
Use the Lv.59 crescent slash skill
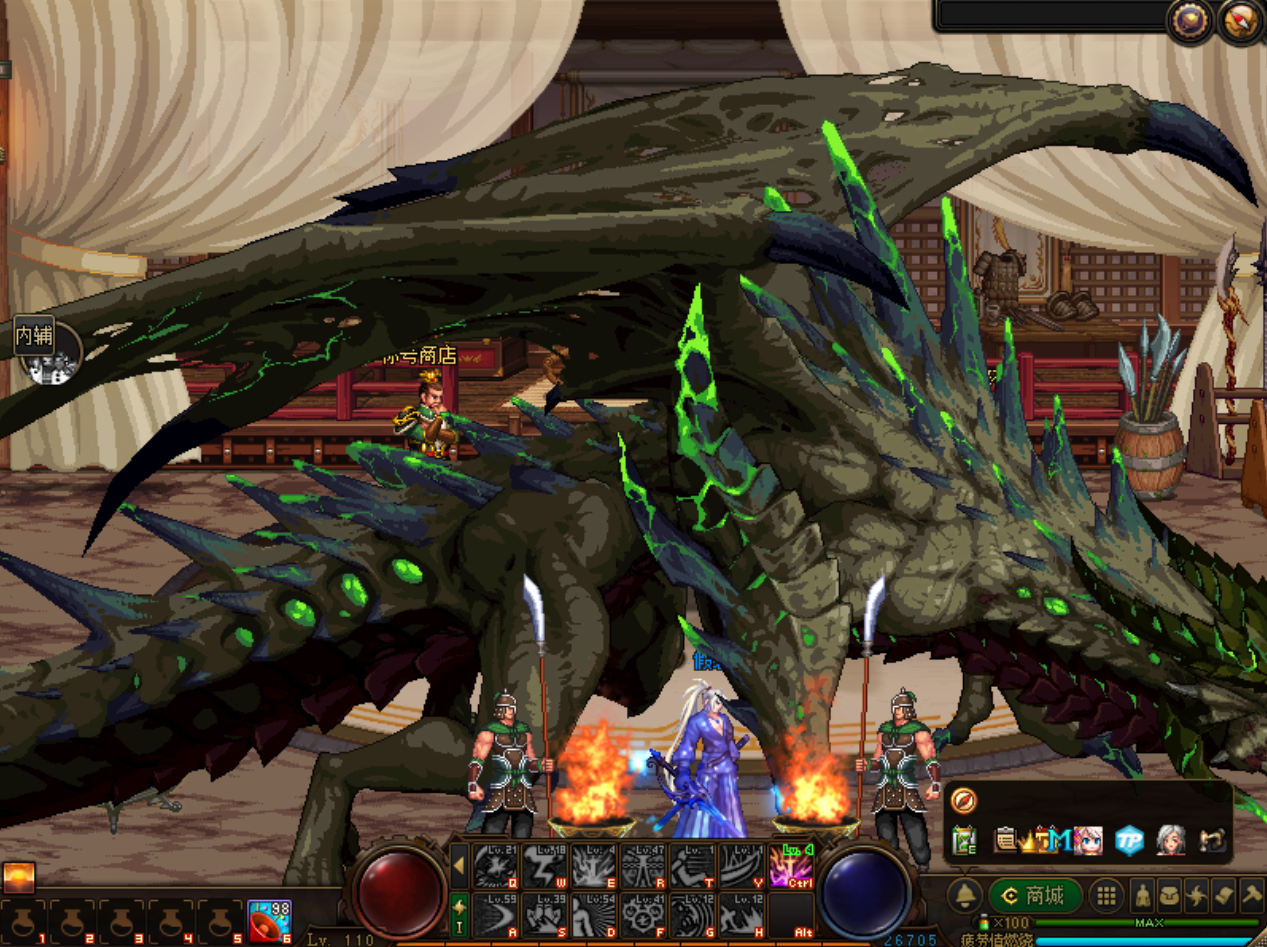point(496,914)
